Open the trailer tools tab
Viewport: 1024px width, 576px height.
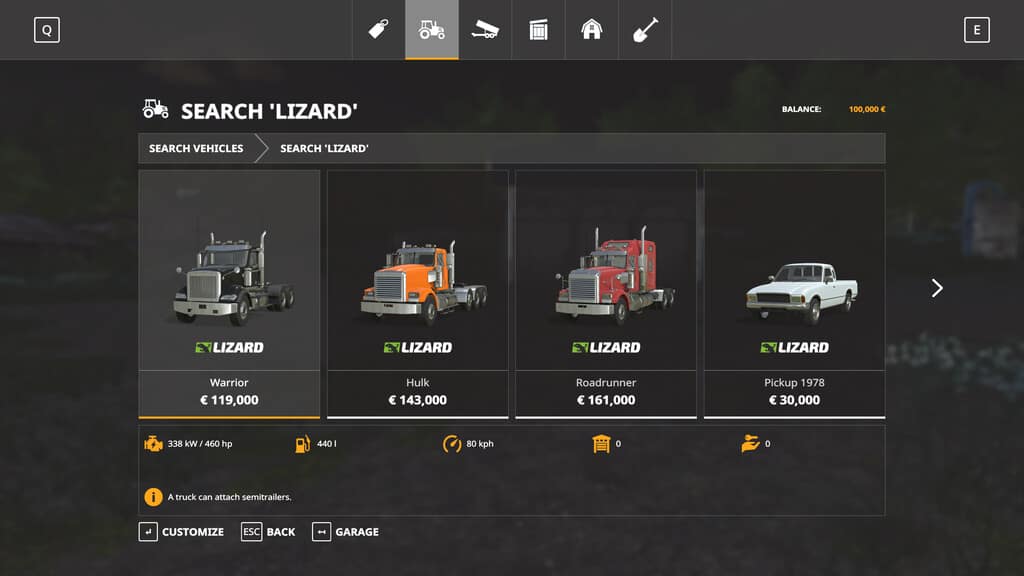pyautogui.click(x=485, y=30)
